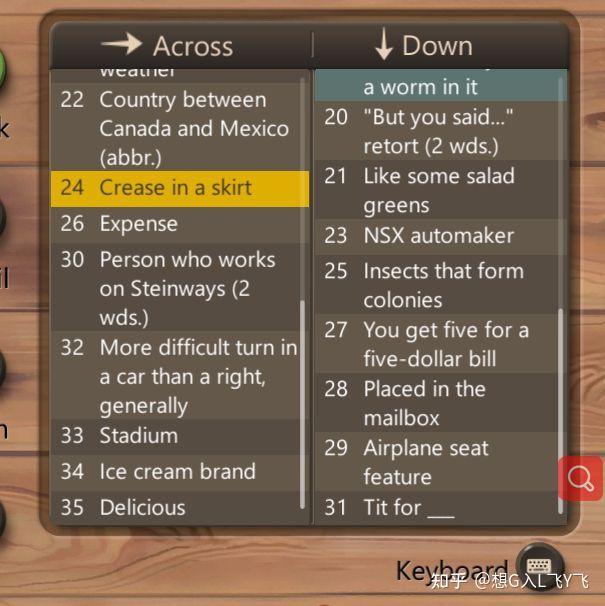Select the 'Airplane seat feature' clue
605x606 pixels.
[438, 462]
